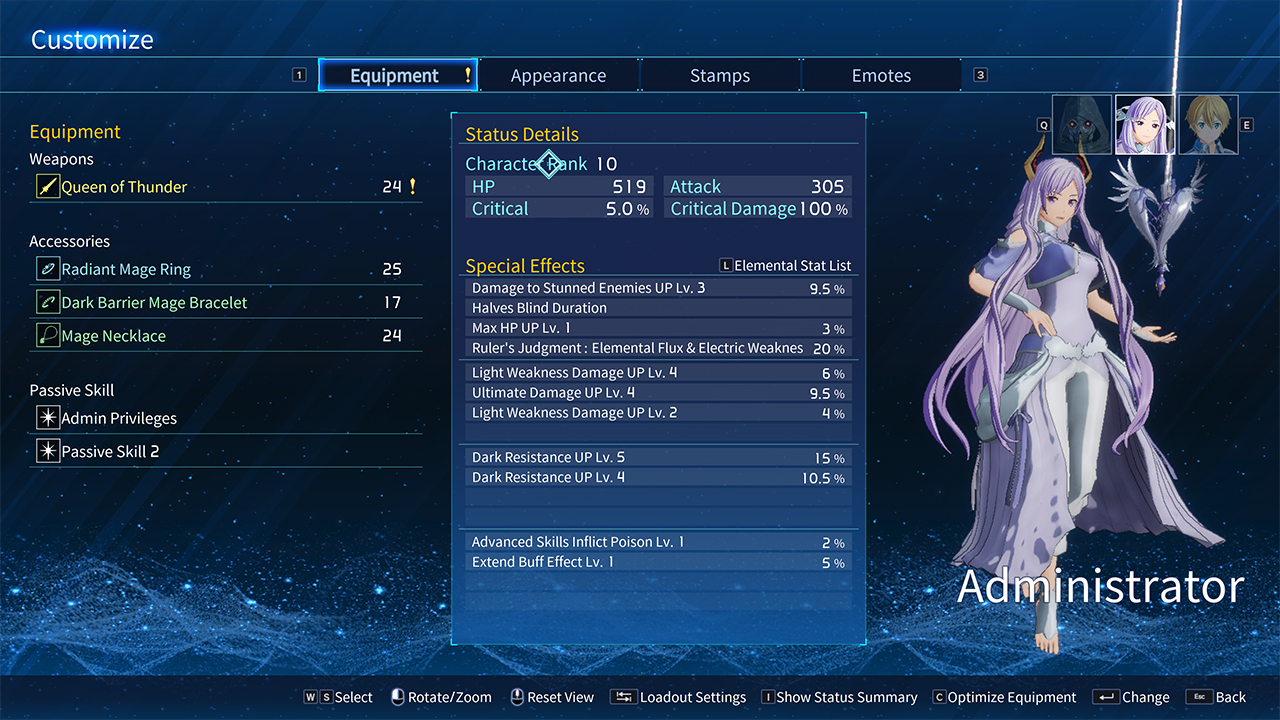Select the Dark Barrier Mage Bracelet
The width and height of the screenshot is (1280, 720).
(x=154, y=303)
